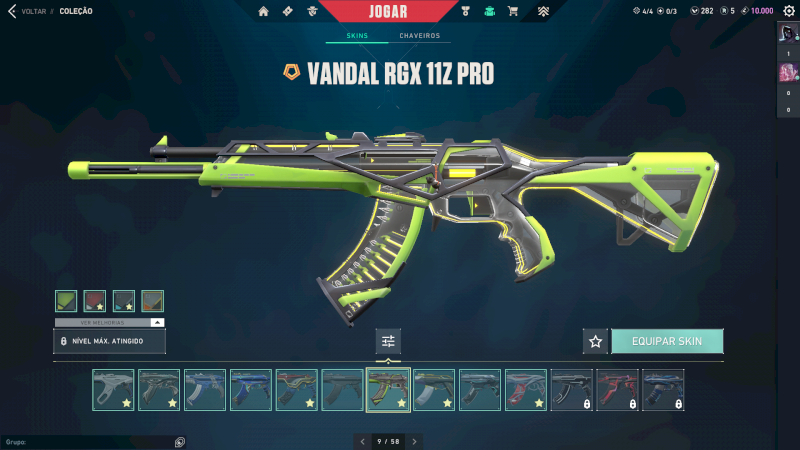
Task: Select the Skins tab
Action: point(357,36)
